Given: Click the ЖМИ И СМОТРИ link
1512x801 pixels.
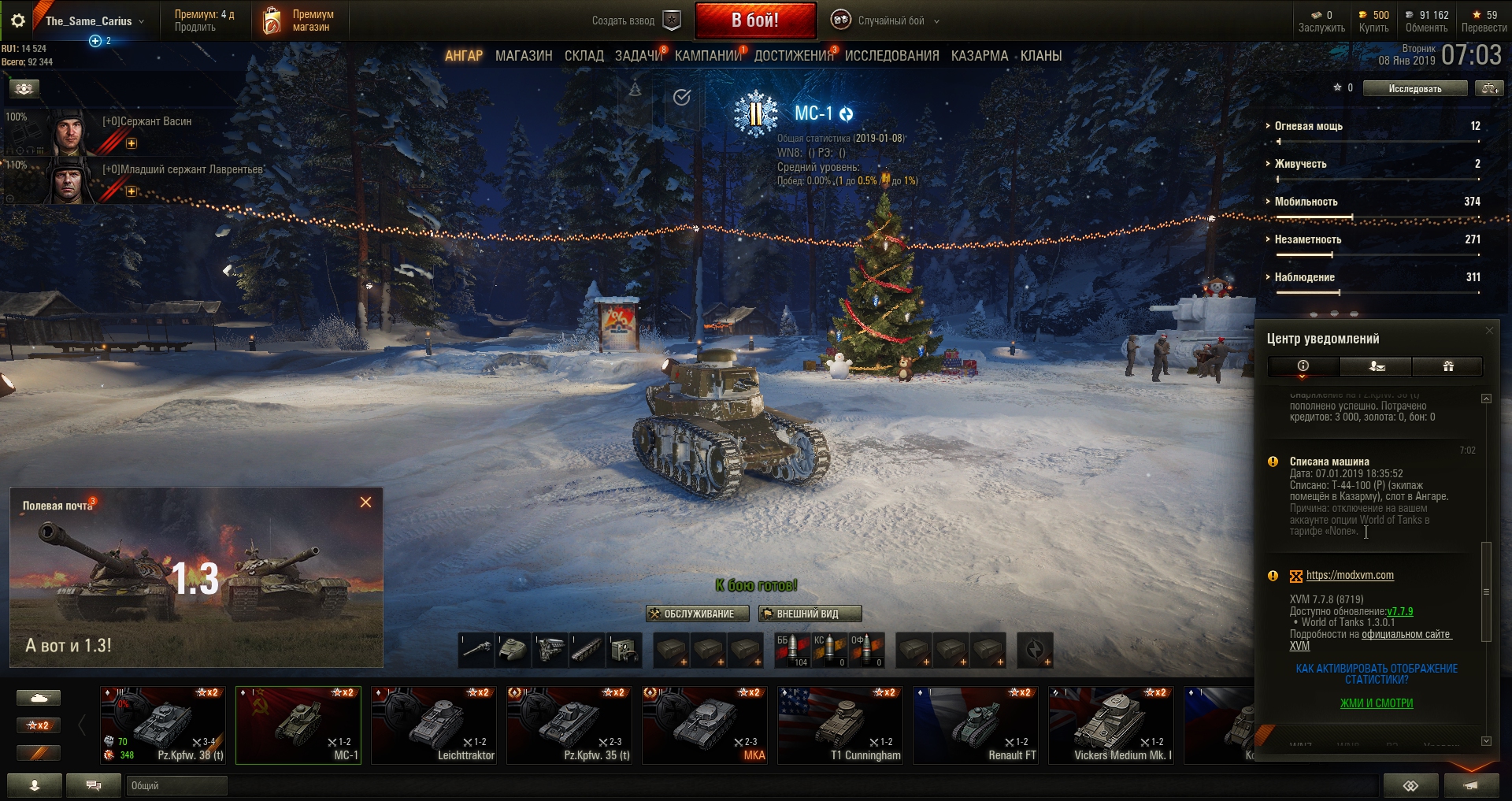Looking at the screenshot, I should pyautogui.click(x=1377, y=703).
